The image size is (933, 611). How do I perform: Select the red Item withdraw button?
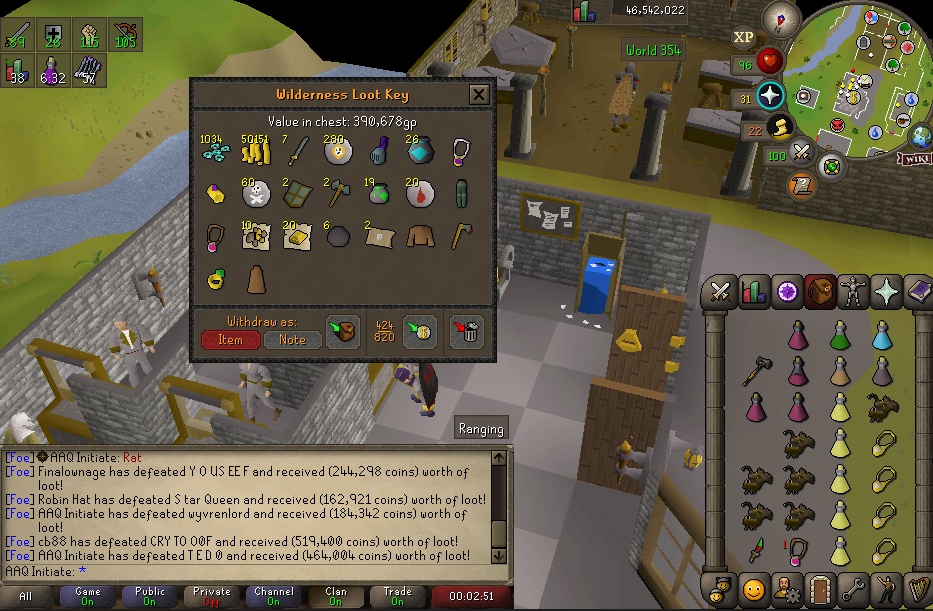click(x=230, y=340)
